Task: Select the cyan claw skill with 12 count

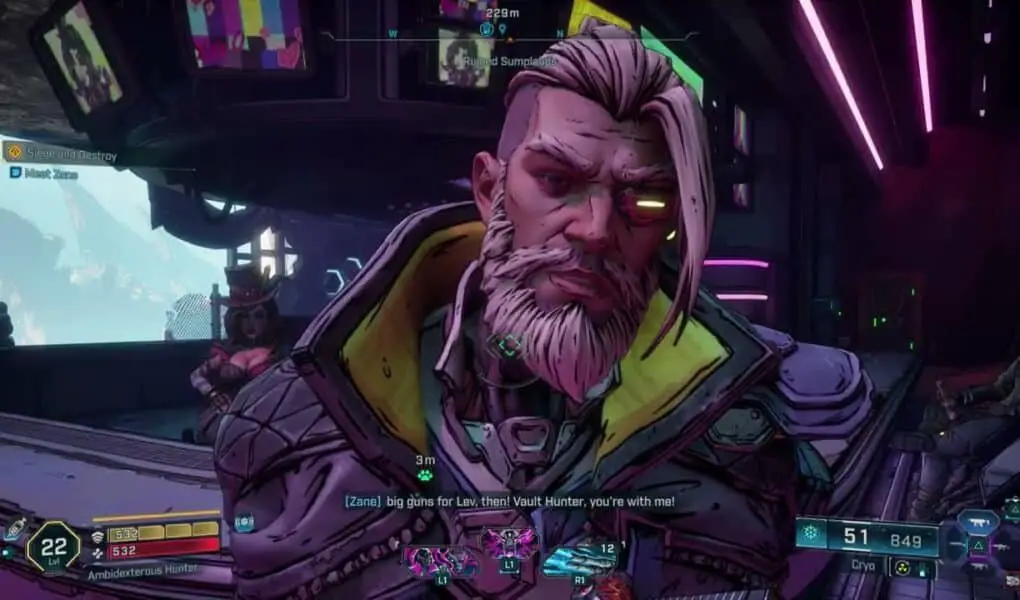Action: point(579,561)
